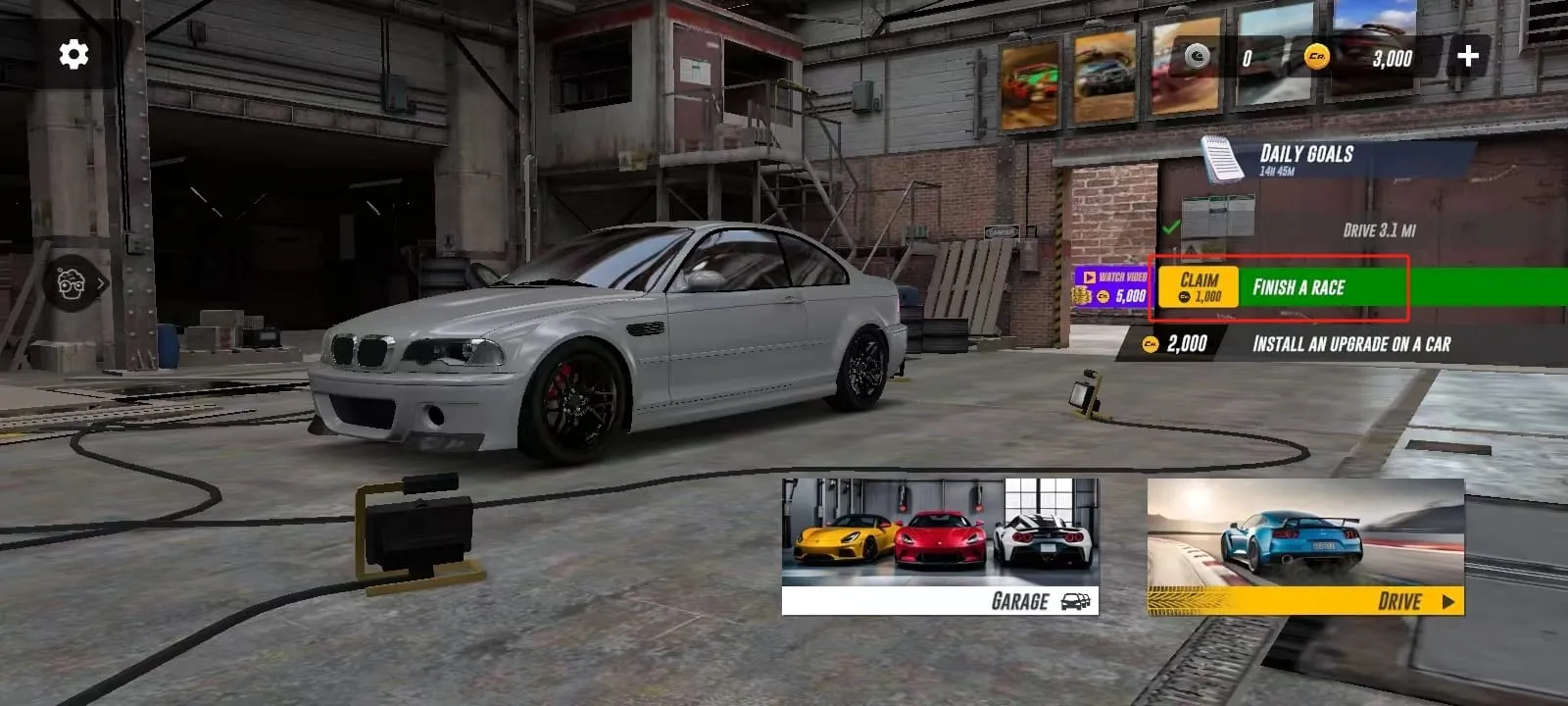Watch video for 5,000 credits

tap(1112, 287)
